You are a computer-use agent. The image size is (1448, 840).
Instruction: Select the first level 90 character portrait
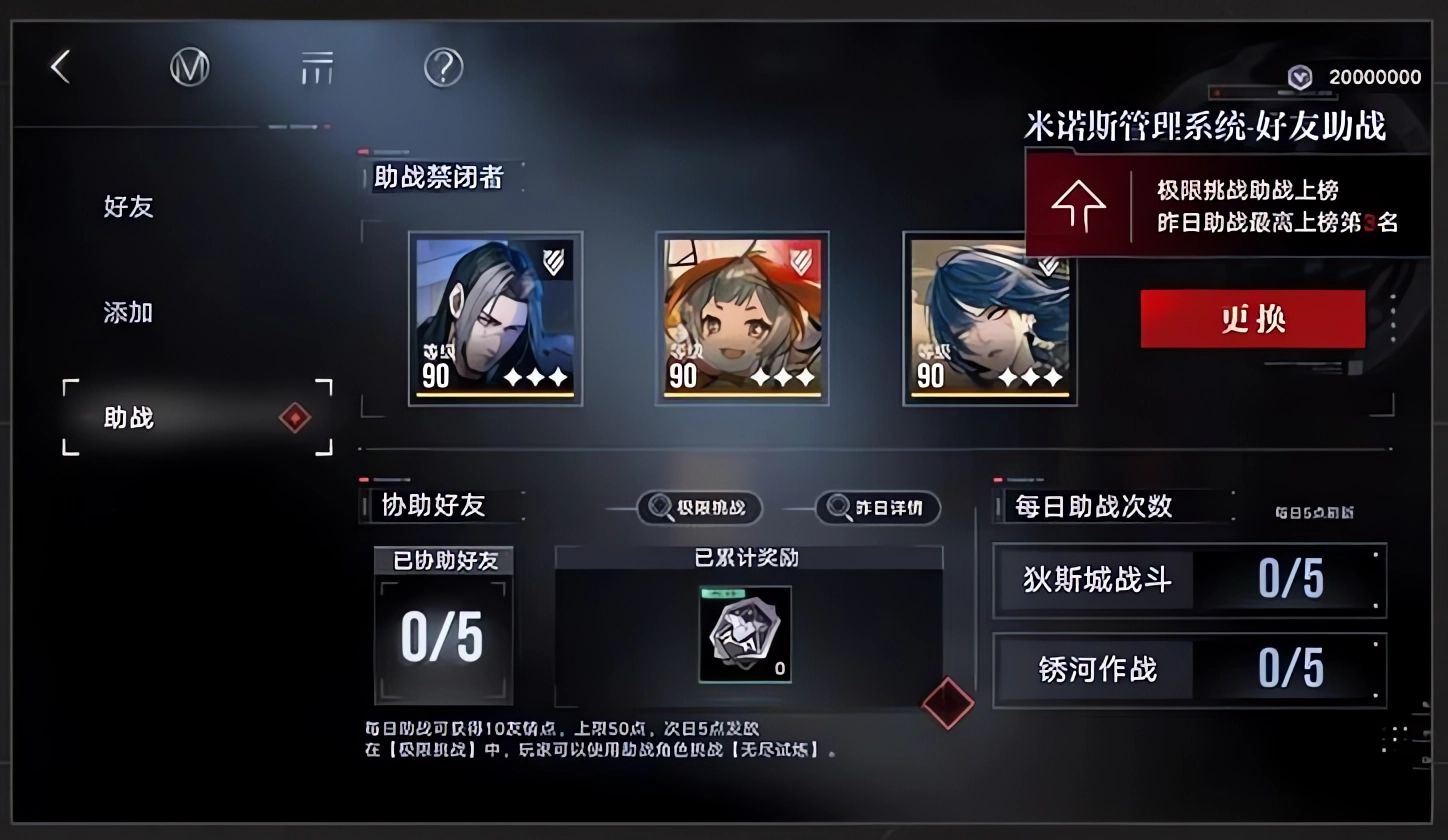tap(494, 318)
